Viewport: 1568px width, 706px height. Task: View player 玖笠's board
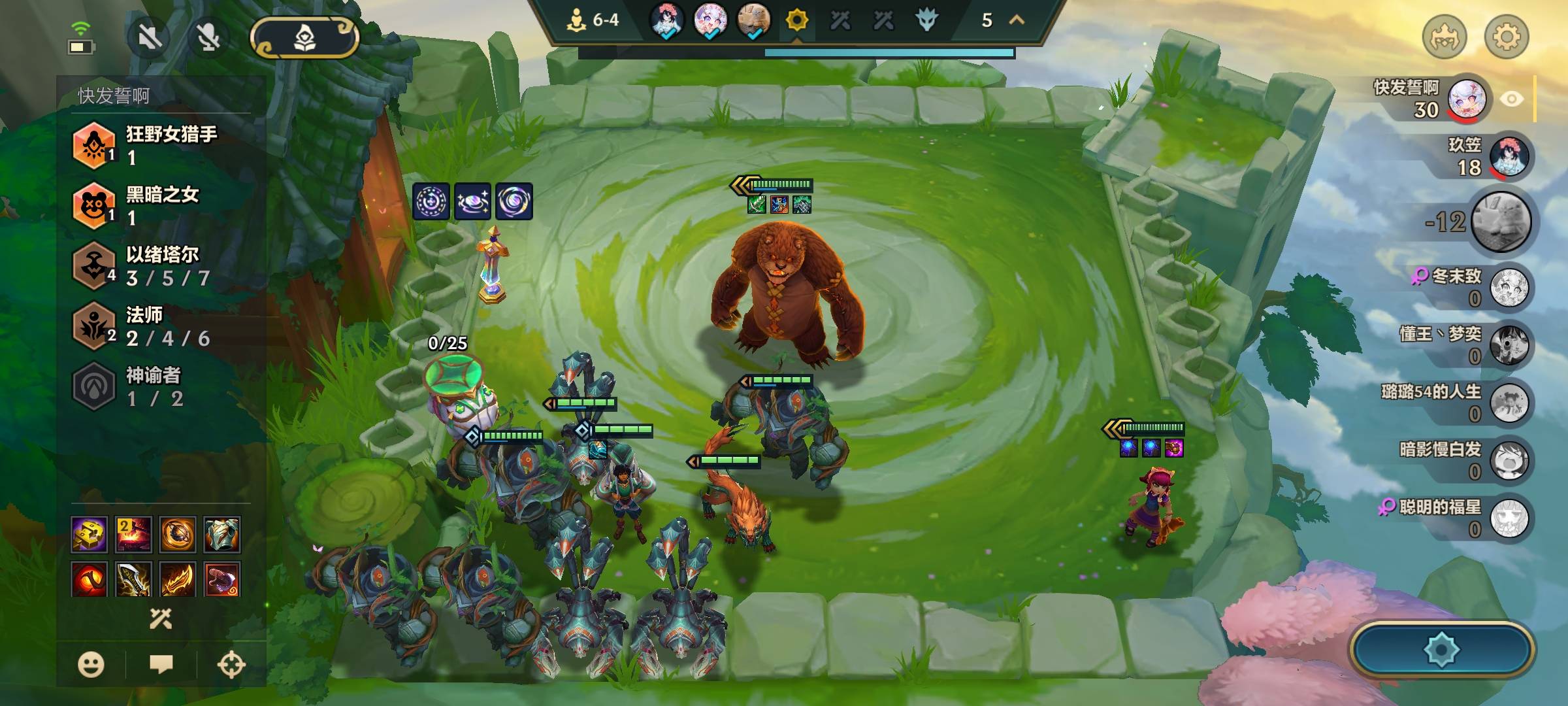click(1509, 158)
